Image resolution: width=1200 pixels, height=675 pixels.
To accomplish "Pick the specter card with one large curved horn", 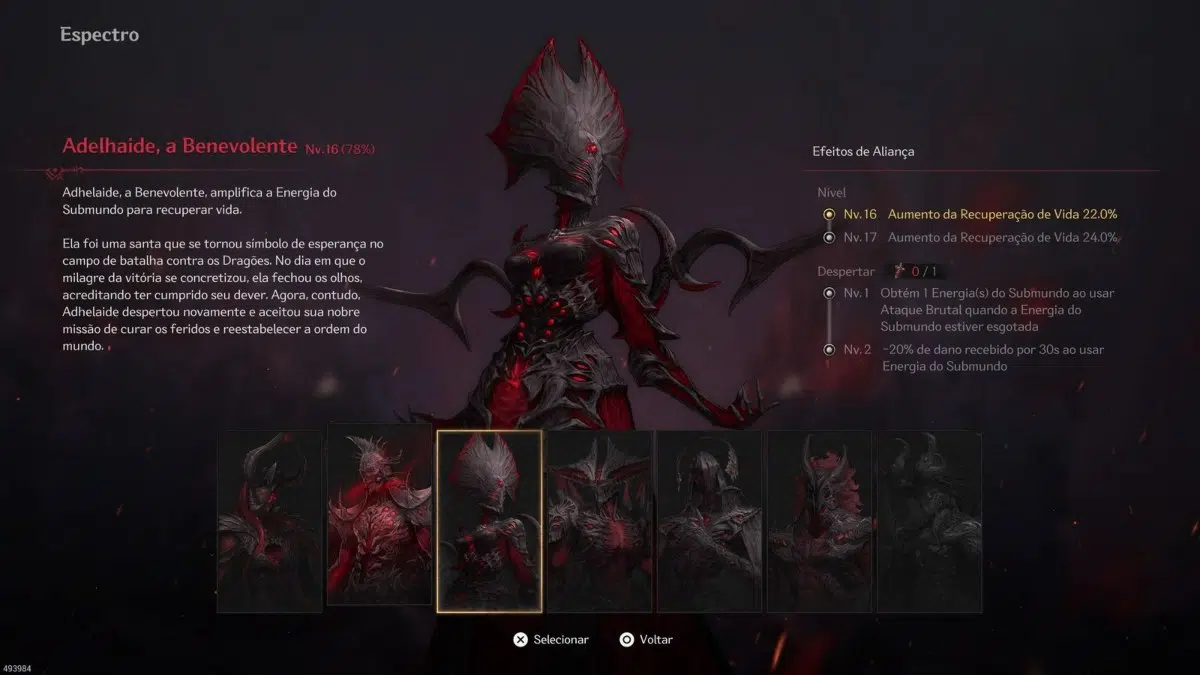I will pyautogui.click(x=270, y=521).
